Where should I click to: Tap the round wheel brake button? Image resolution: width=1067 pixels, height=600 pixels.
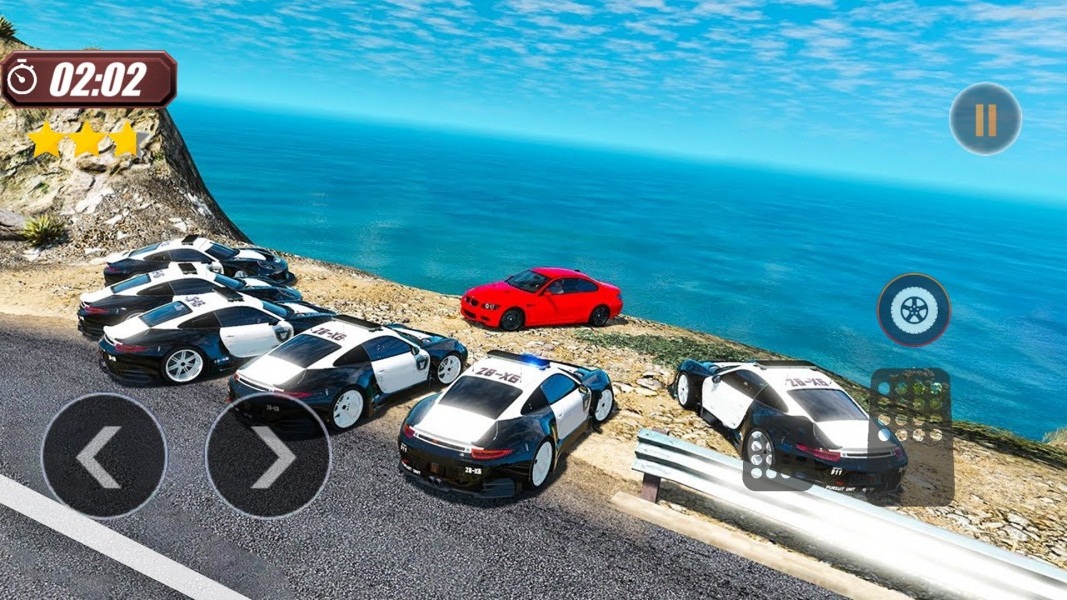(913, 310)
